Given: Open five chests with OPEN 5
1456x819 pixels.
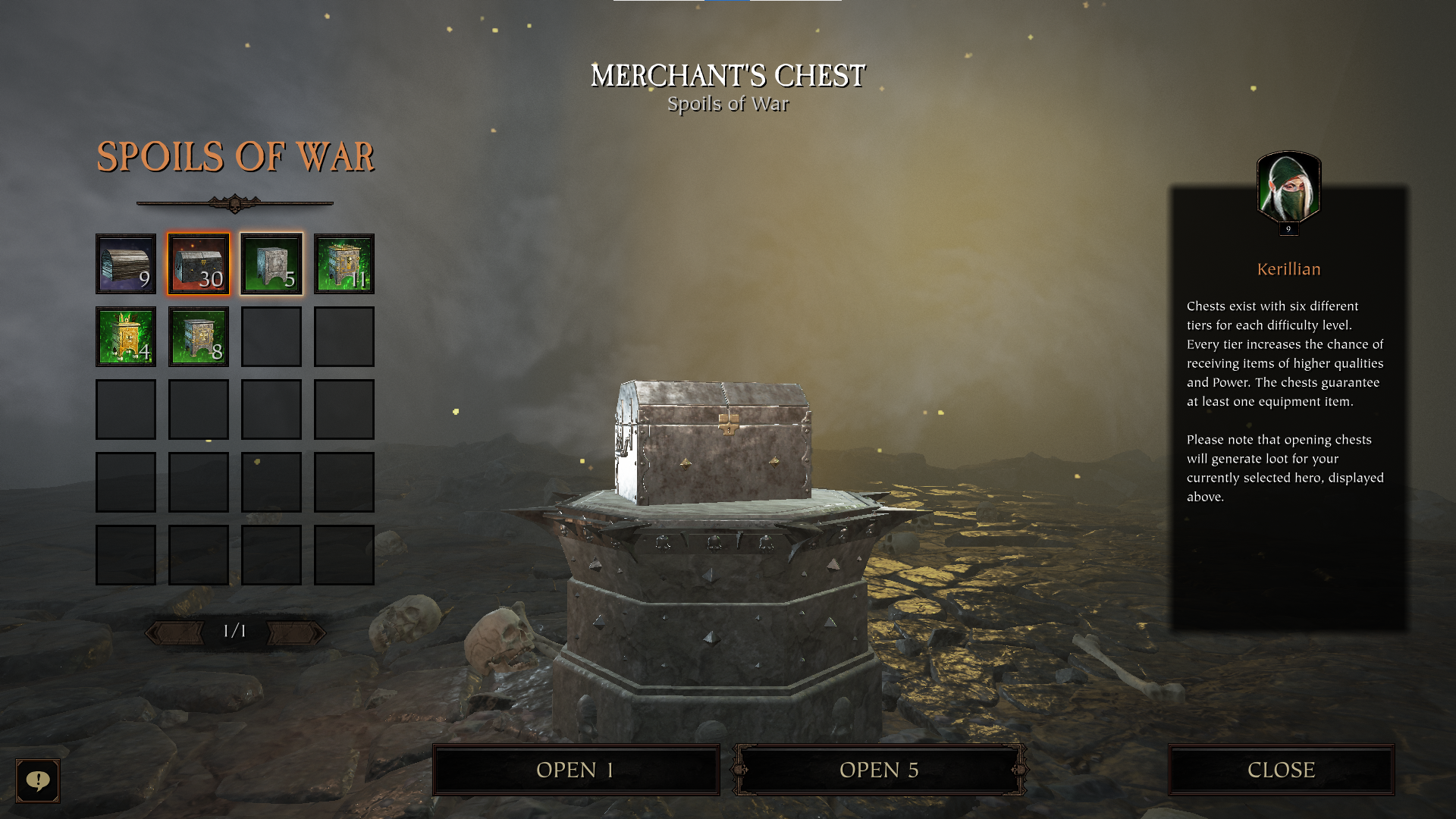Looking at the screenshot, I should (879, 770).
